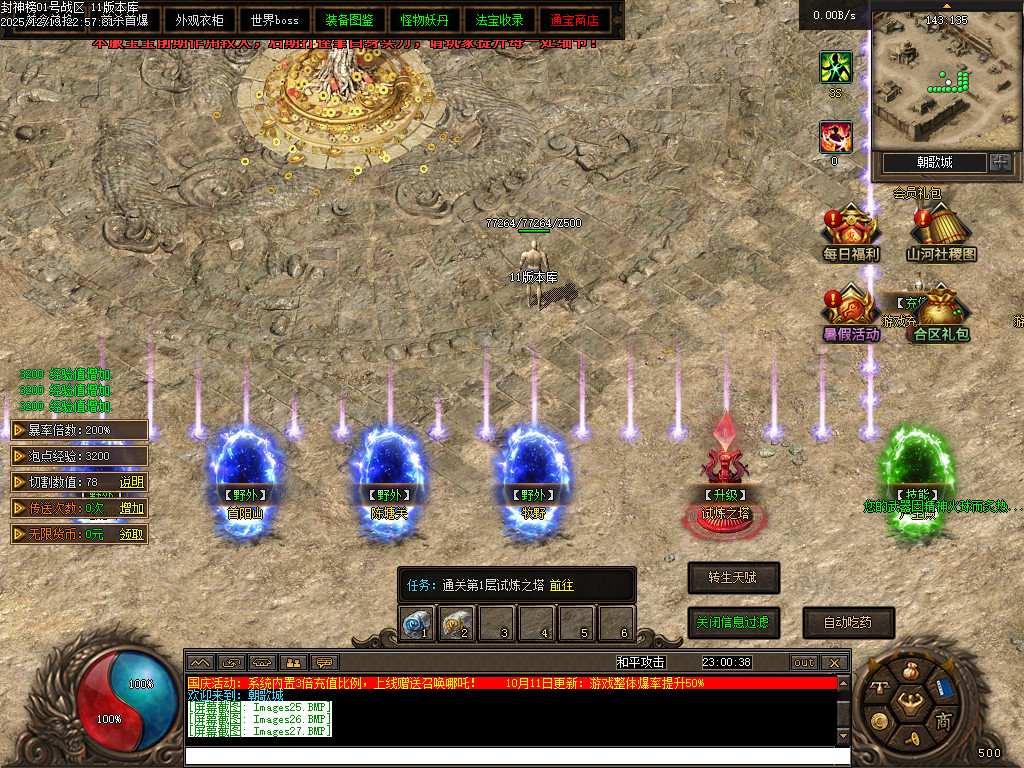Open the 世界boss panel
Screen dimensions: 1024x768
[x=275, y=20]
